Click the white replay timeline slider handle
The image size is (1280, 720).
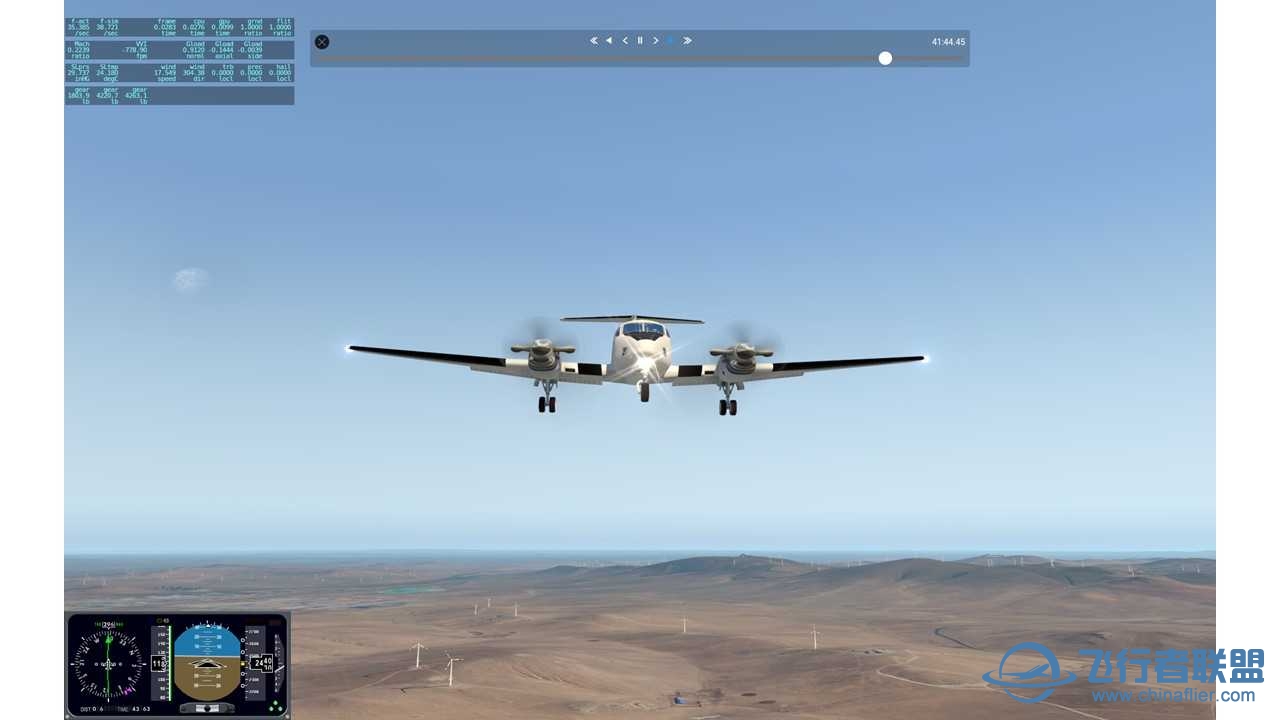885,58
